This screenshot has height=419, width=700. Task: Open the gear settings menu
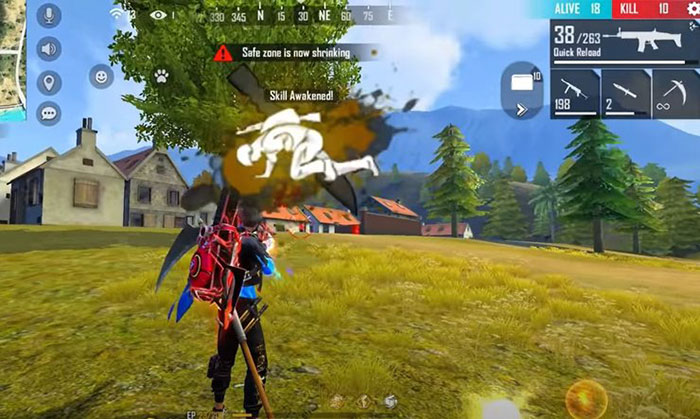pos(691,8)
